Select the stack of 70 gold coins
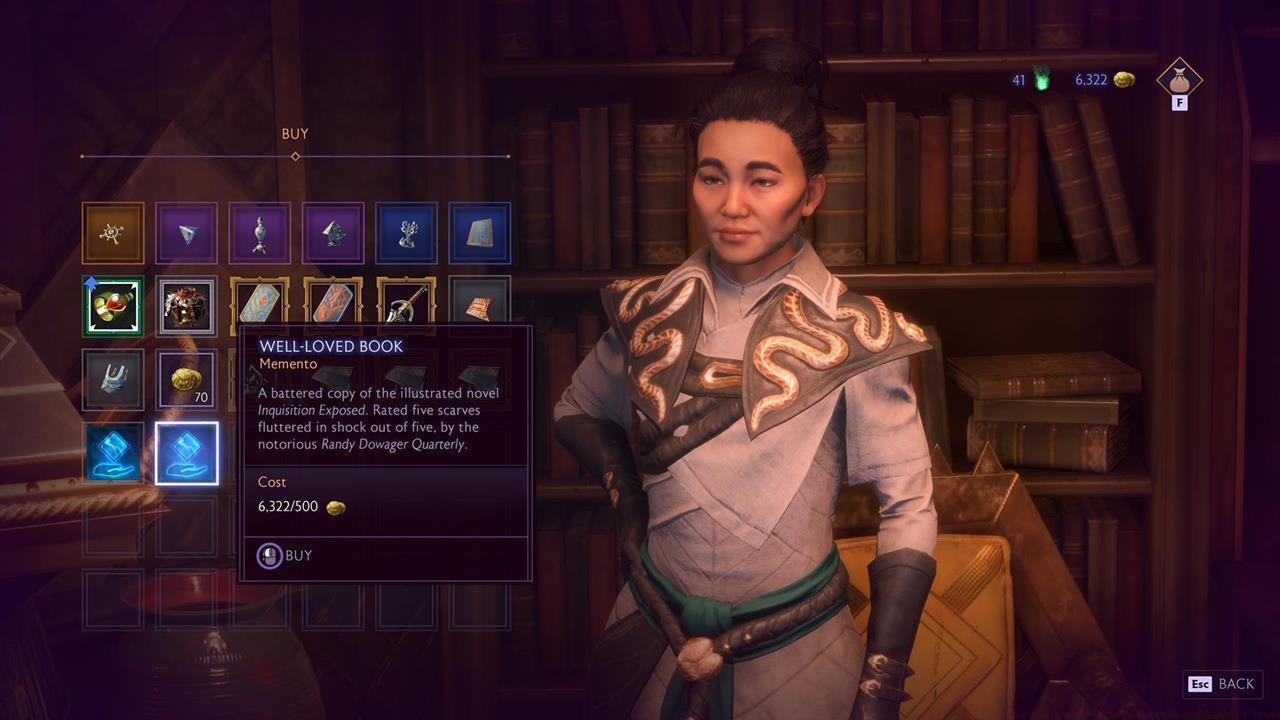The height and width of the screenshot is (720, 1280). 186,378
